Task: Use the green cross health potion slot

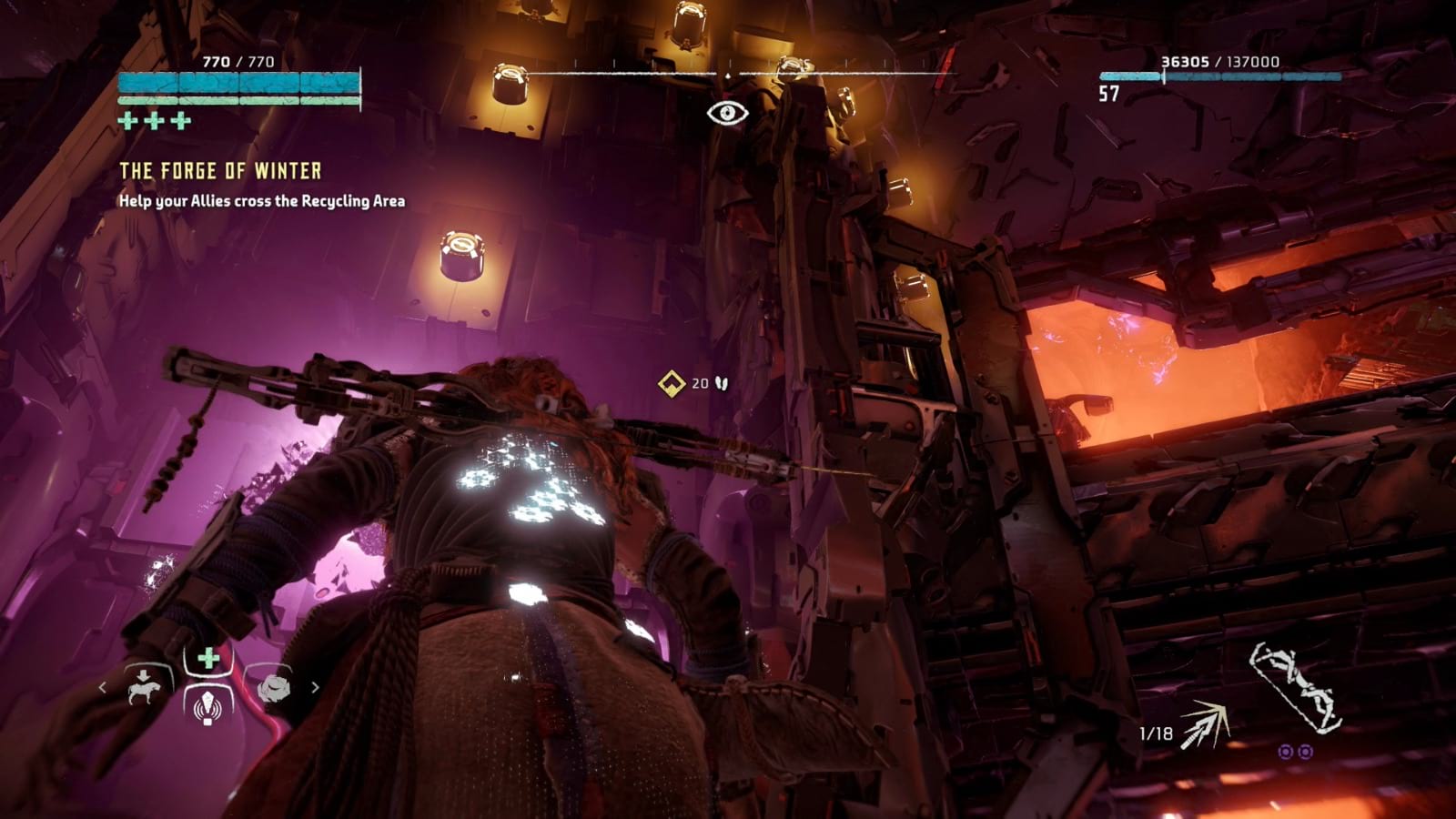Action: [x=208, y=658]
